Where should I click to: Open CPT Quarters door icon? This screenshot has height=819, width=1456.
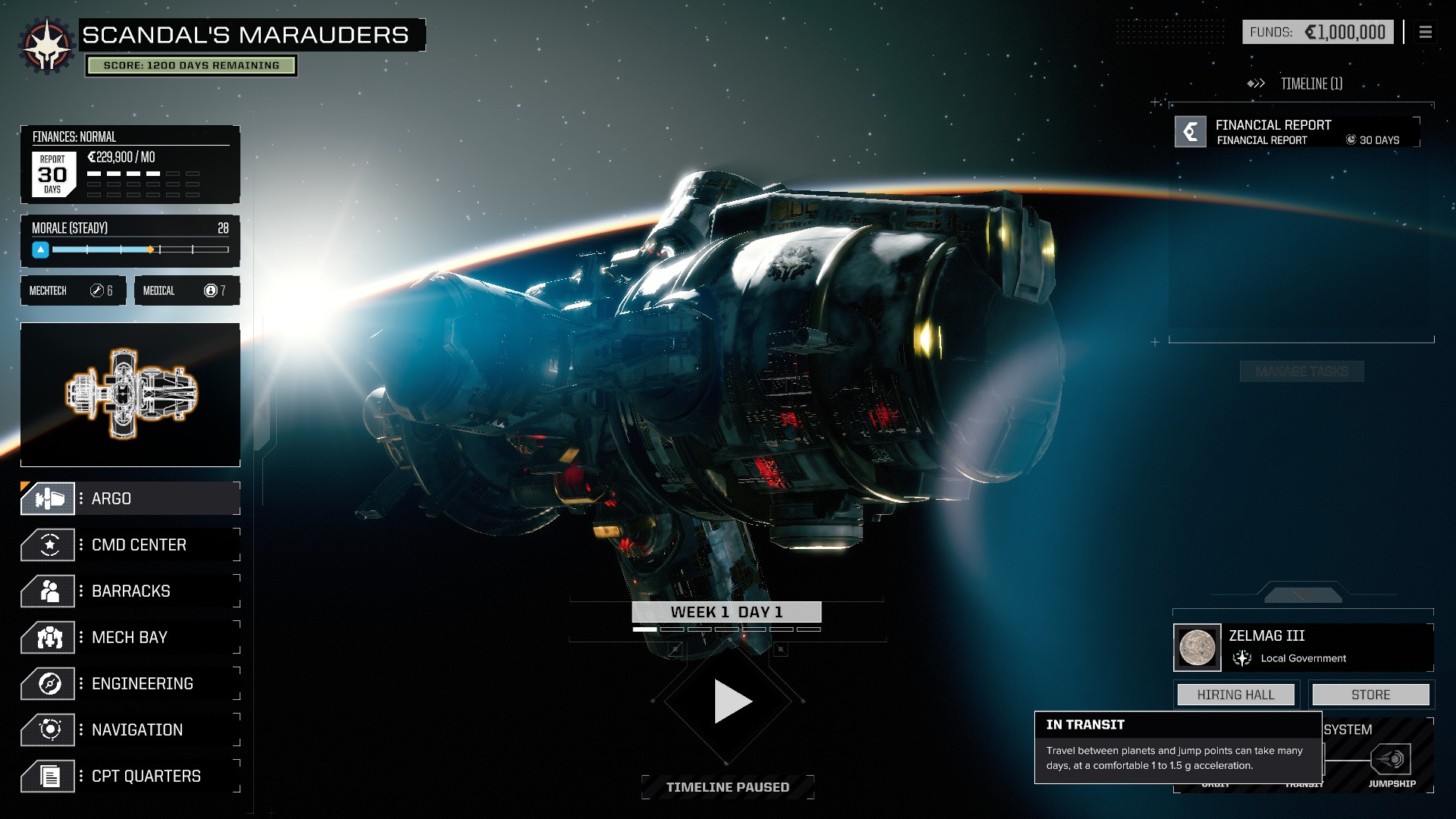(47, 776)
